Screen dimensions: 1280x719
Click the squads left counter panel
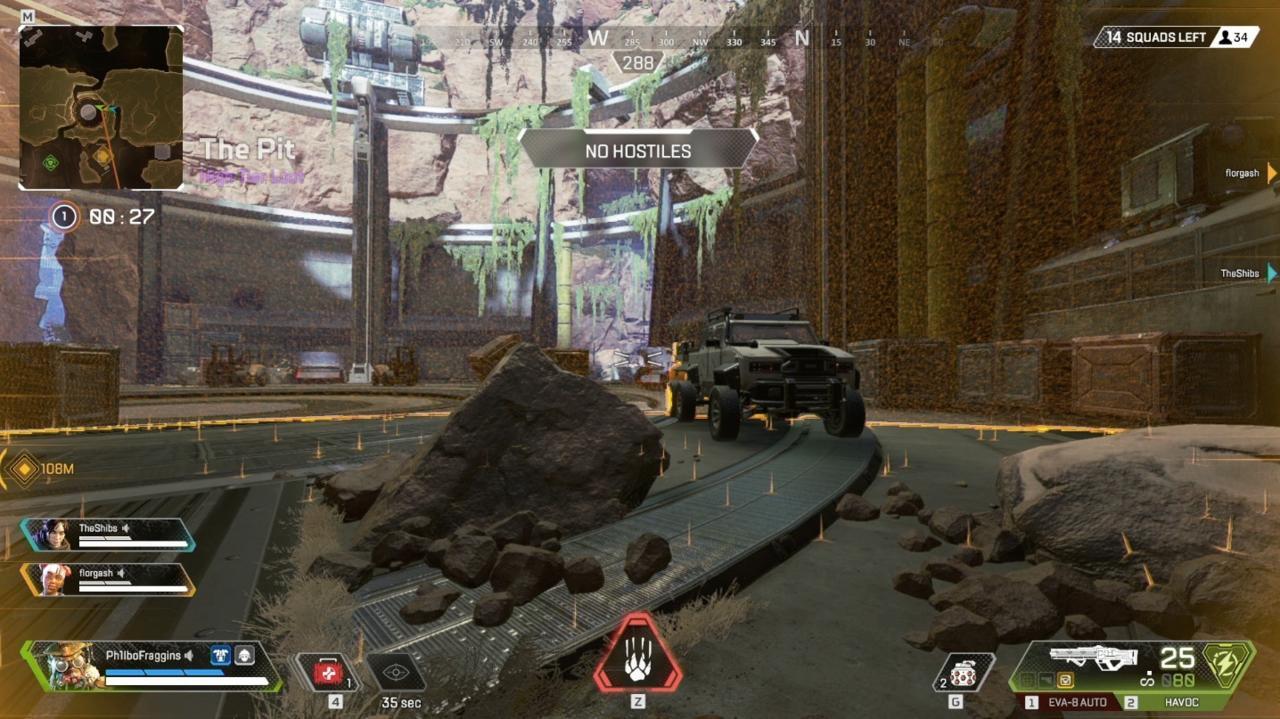pos(1175,37)
